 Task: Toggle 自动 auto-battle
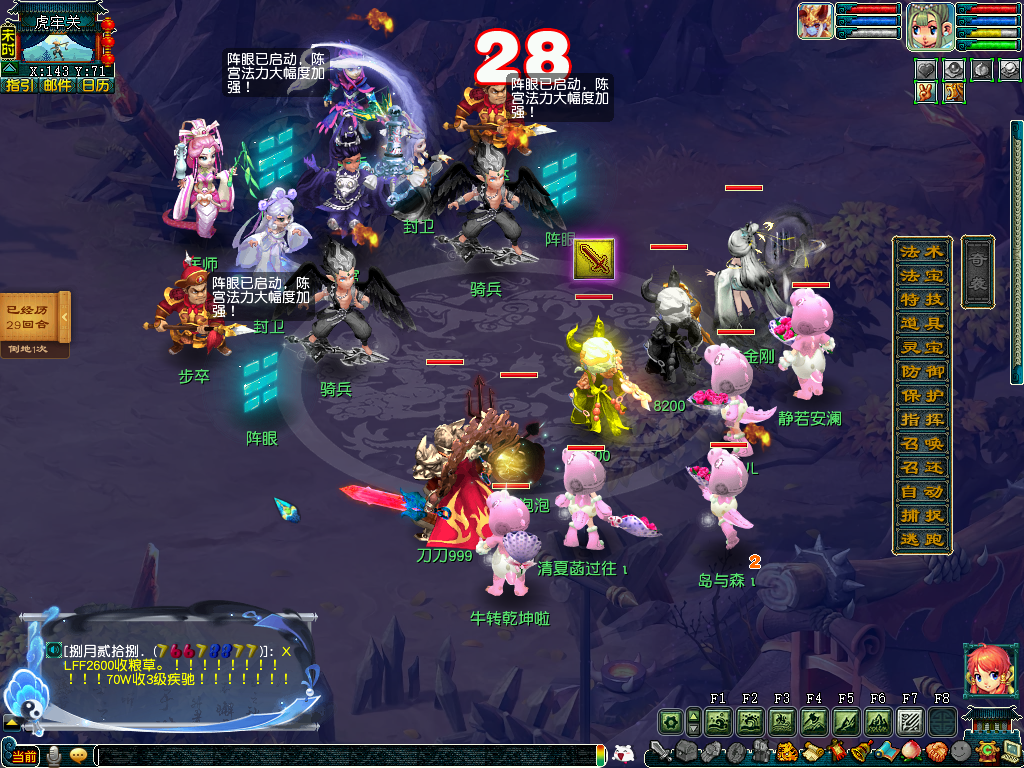[x=920, y=492]
